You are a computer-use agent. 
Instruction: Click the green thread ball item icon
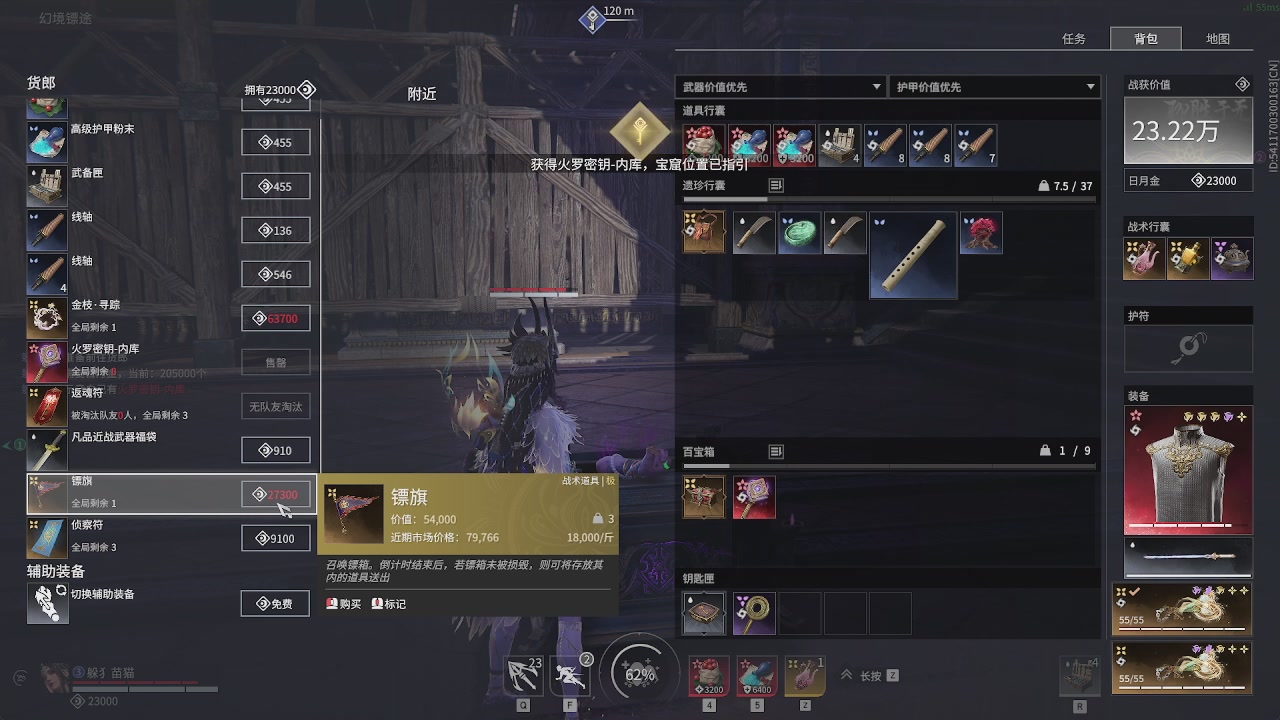tap(799, 231)
